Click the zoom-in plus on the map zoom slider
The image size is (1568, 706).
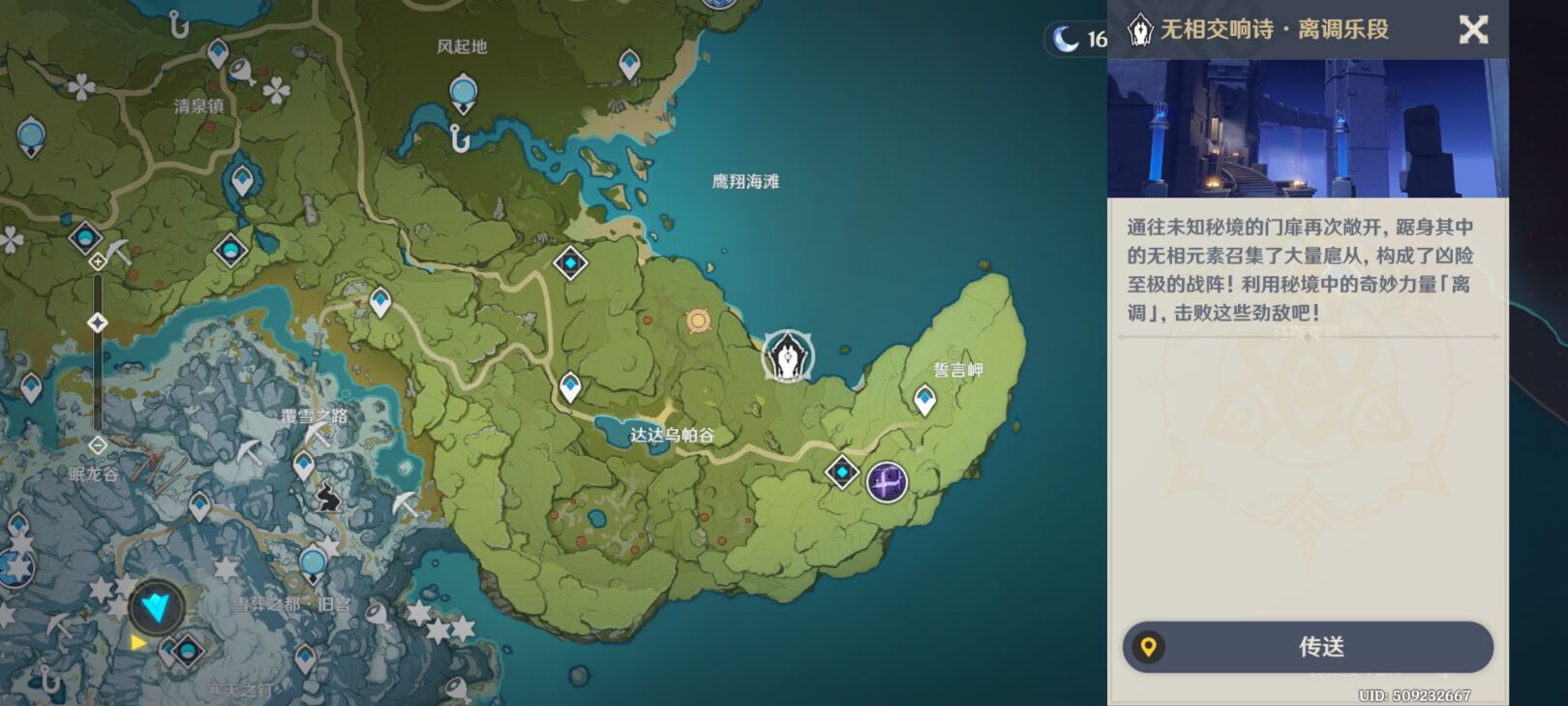[97, 260]
